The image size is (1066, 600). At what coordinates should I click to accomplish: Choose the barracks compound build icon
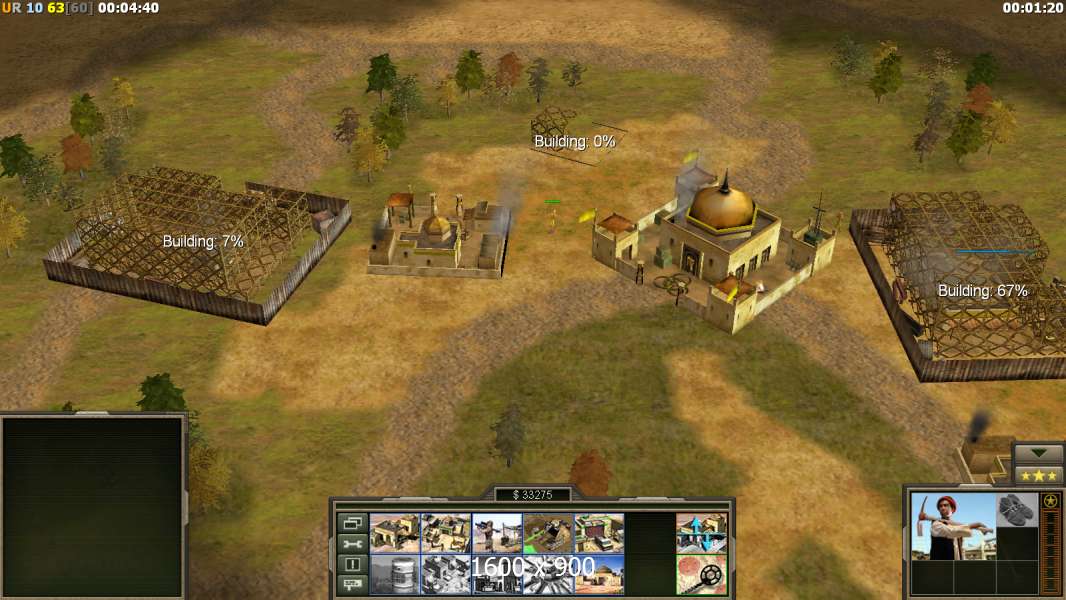[x=445, y=533]
